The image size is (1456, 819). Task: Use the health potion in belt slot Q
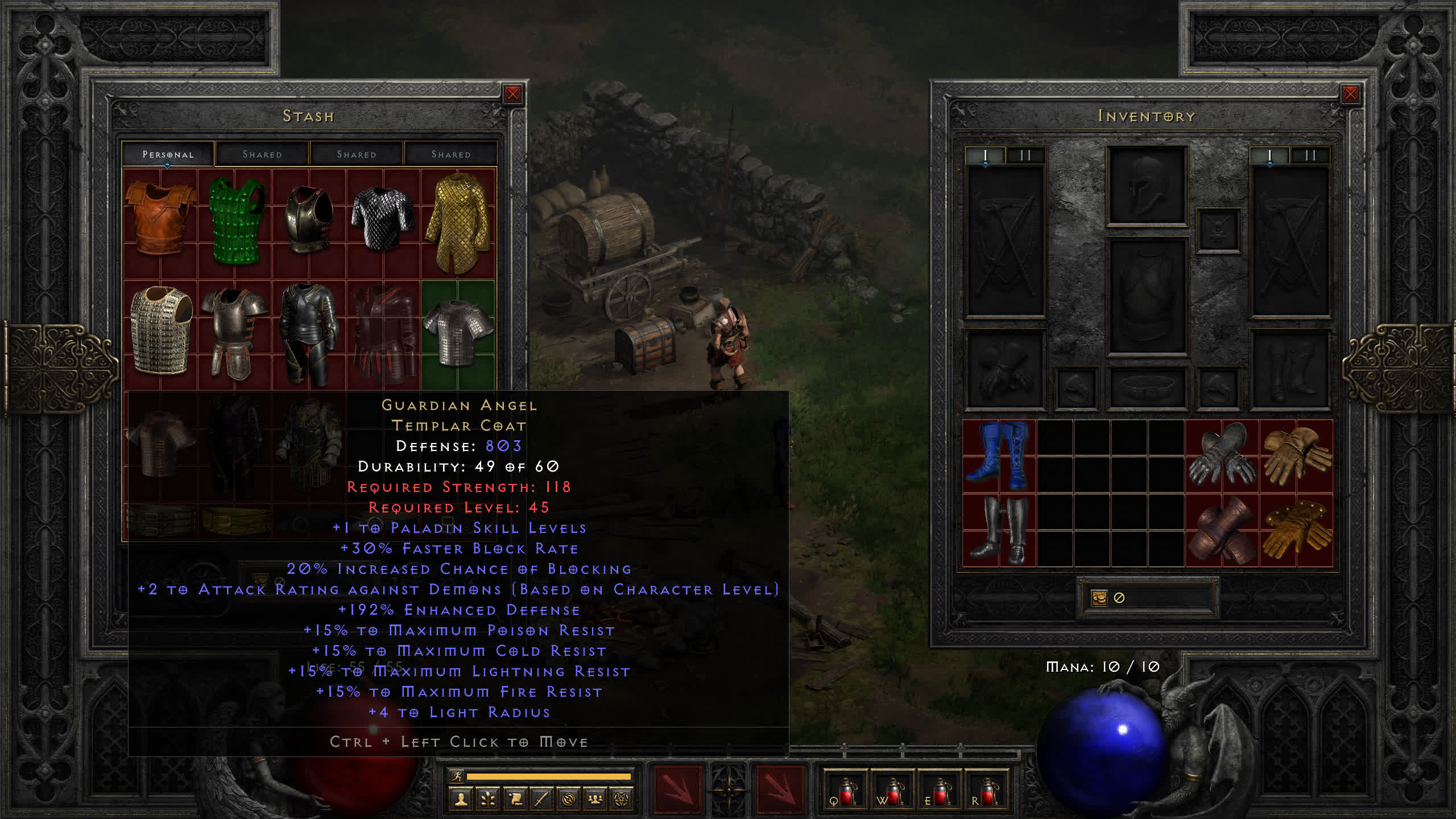pos(846,792)
